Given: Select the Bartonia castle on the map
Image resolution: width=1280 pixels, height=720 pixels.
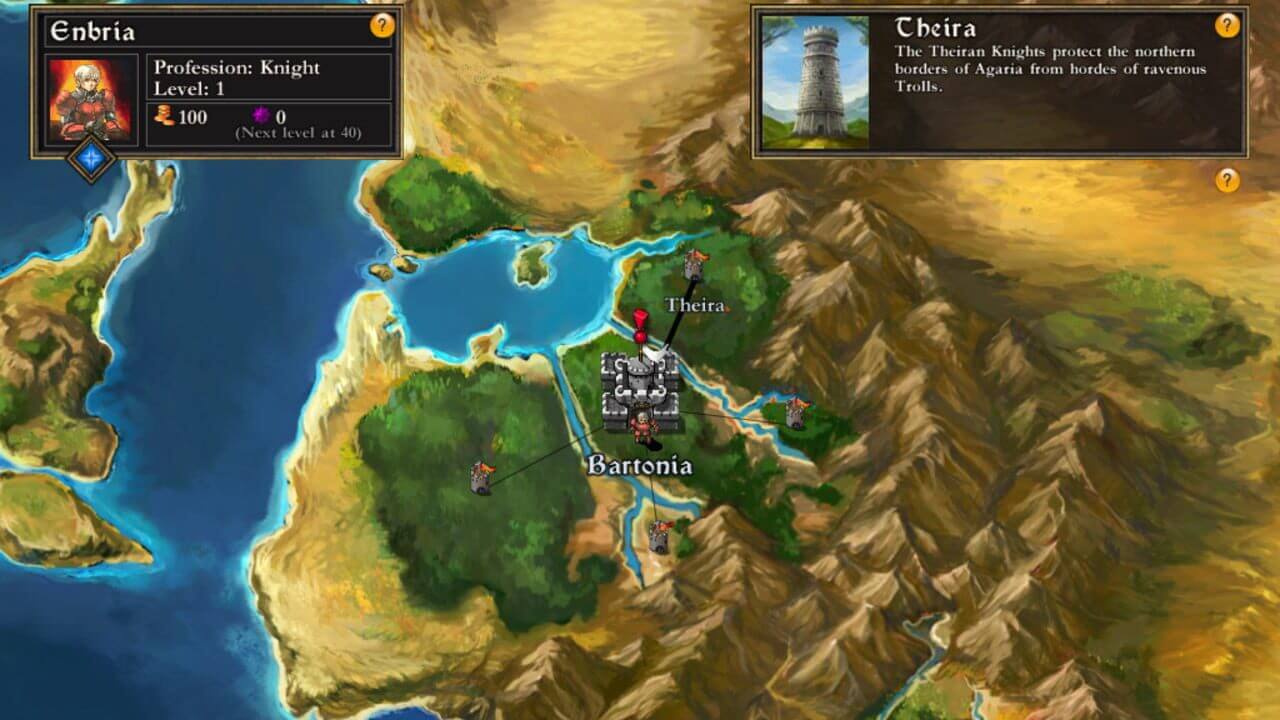Looking at the screenshot, I should coord(640,391).
